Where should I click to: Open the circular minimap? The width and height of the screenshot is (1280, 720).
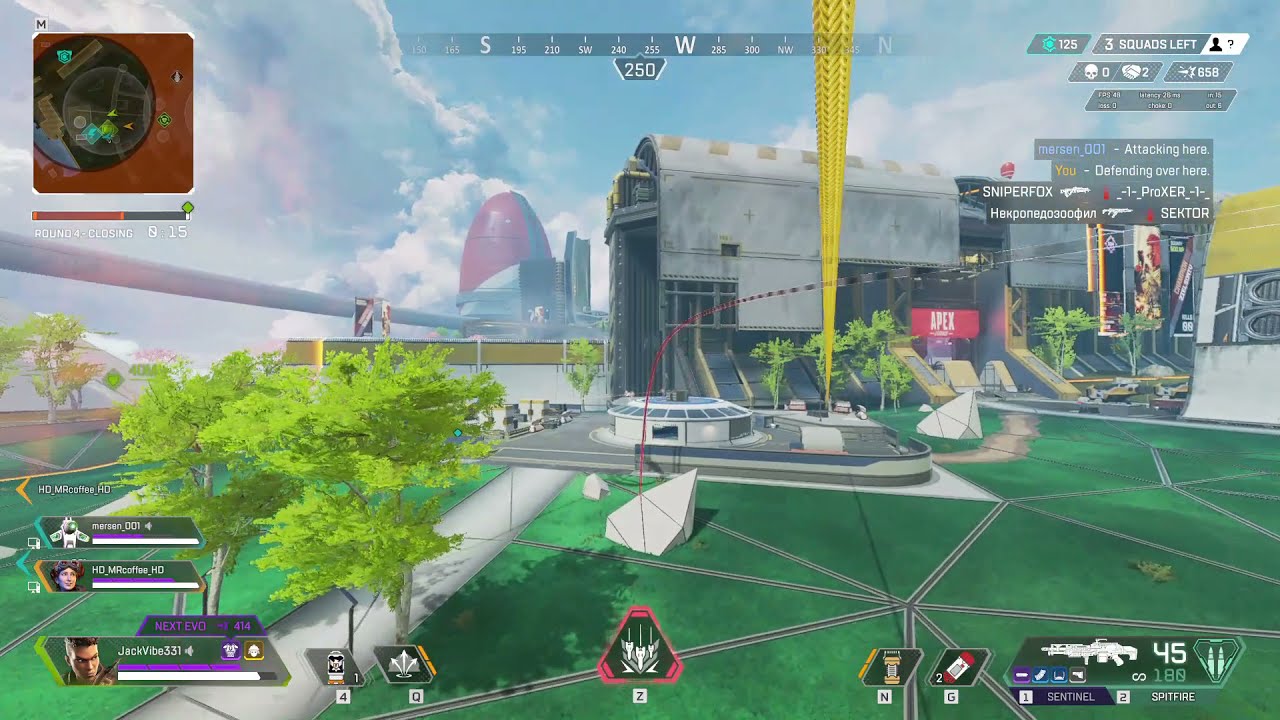pyautogui.click(x=112, y=112)
